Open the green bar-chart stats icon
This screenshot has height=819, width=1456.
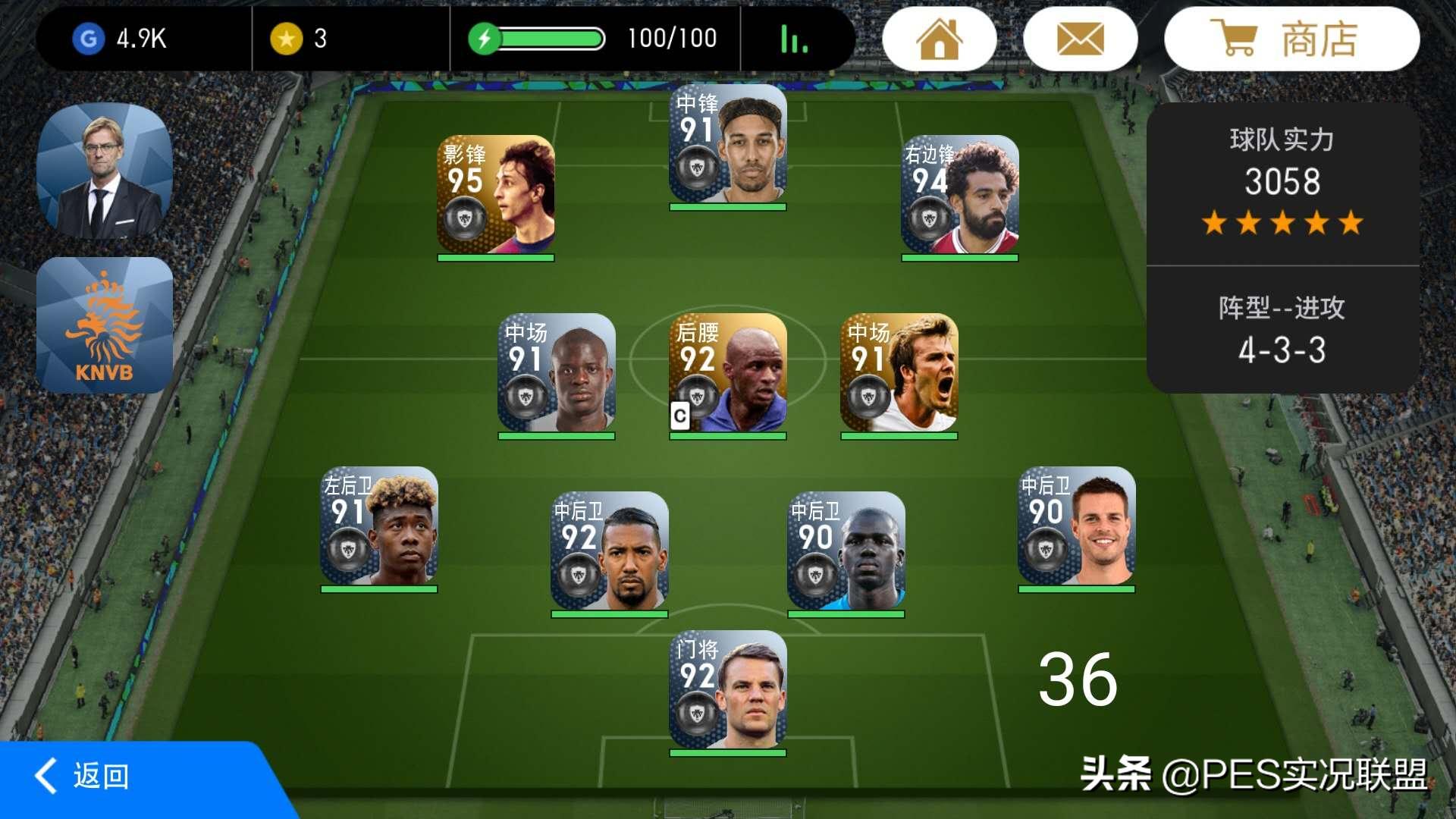pos(794,39)
